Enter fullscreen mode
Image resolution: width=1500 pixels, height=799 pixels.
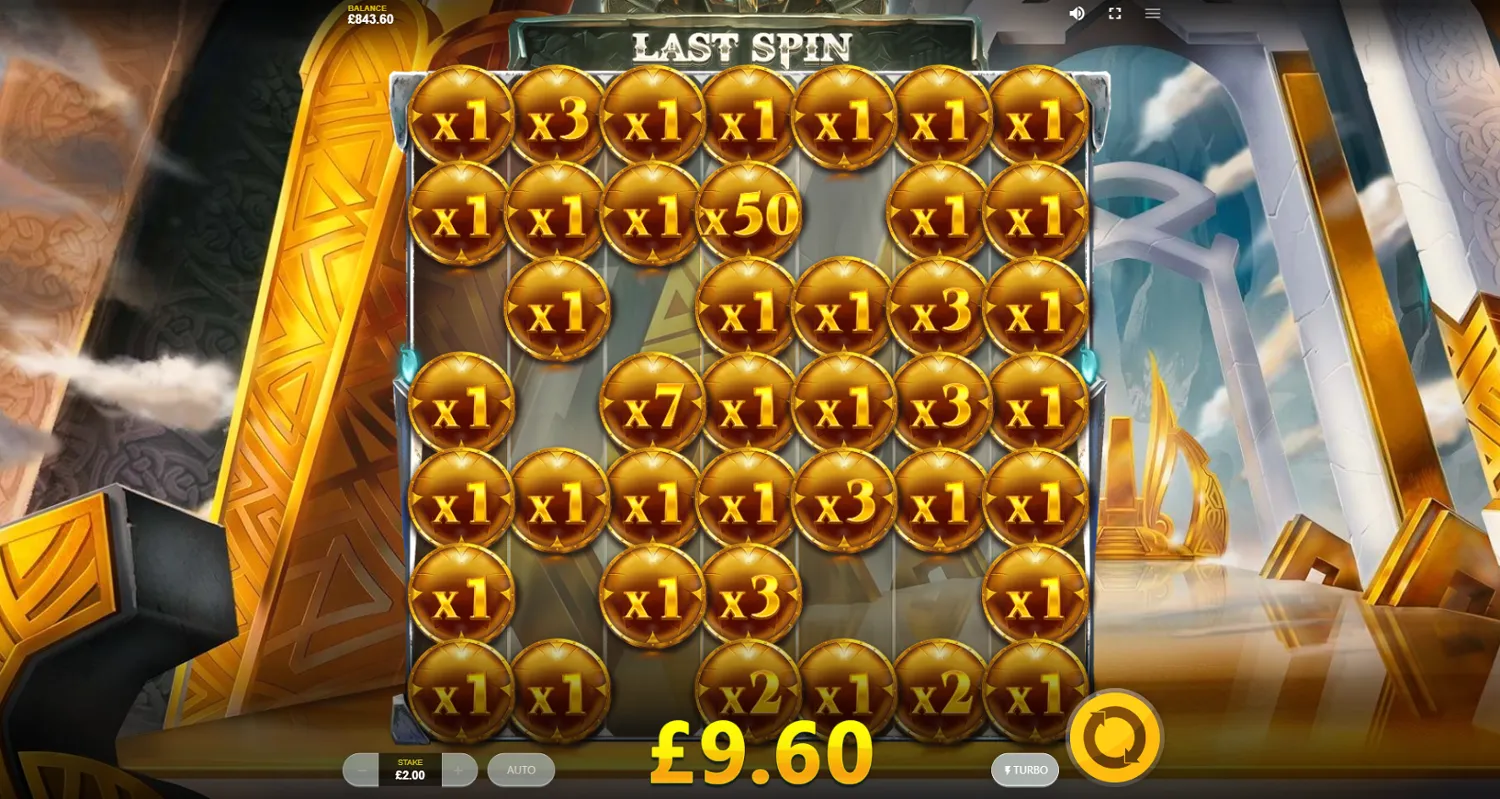pos(1114,13)
